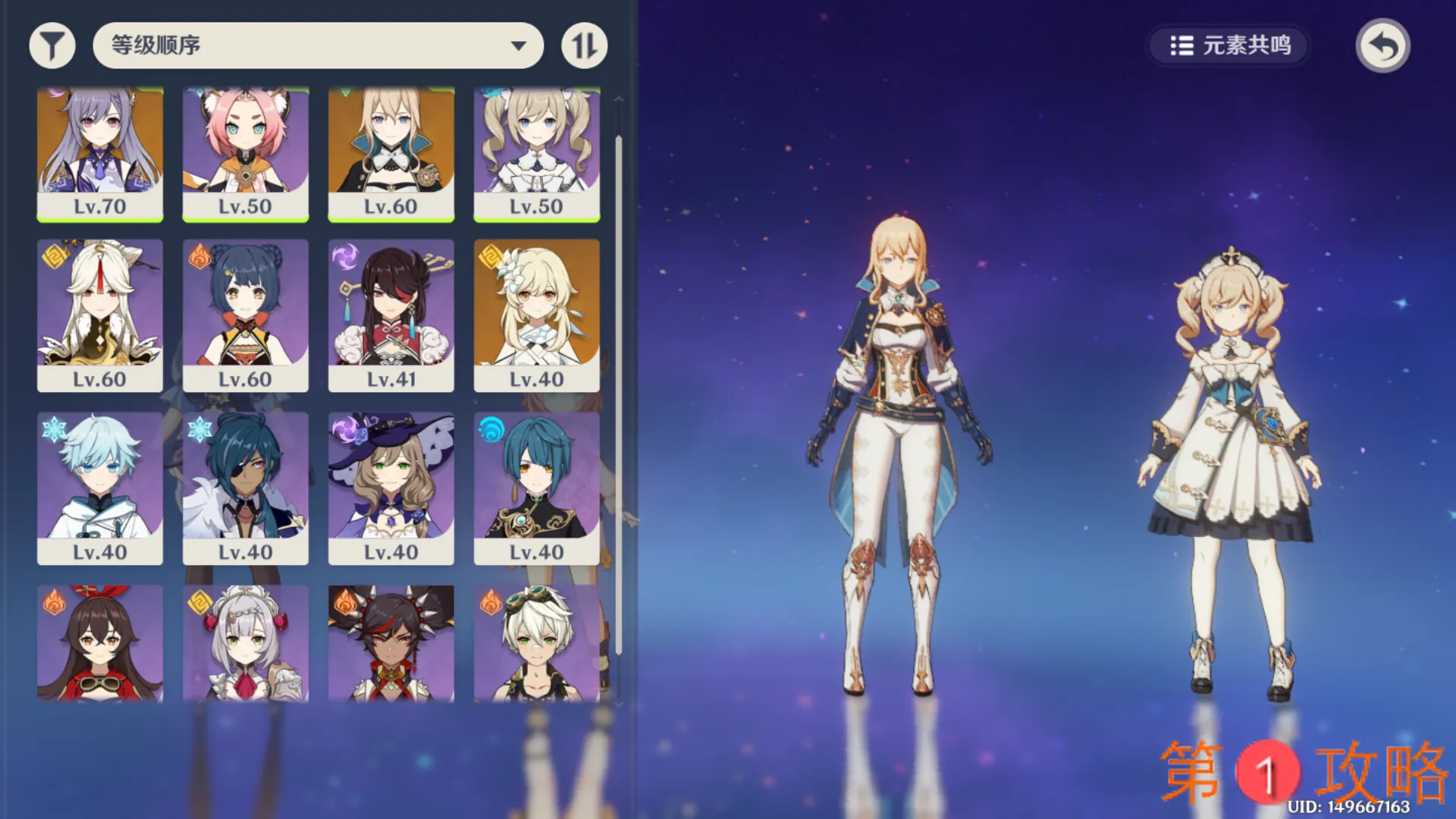Open the character filter funnel button
The width and height of the screenshot is (1456, 819).
tap(52, 45)
